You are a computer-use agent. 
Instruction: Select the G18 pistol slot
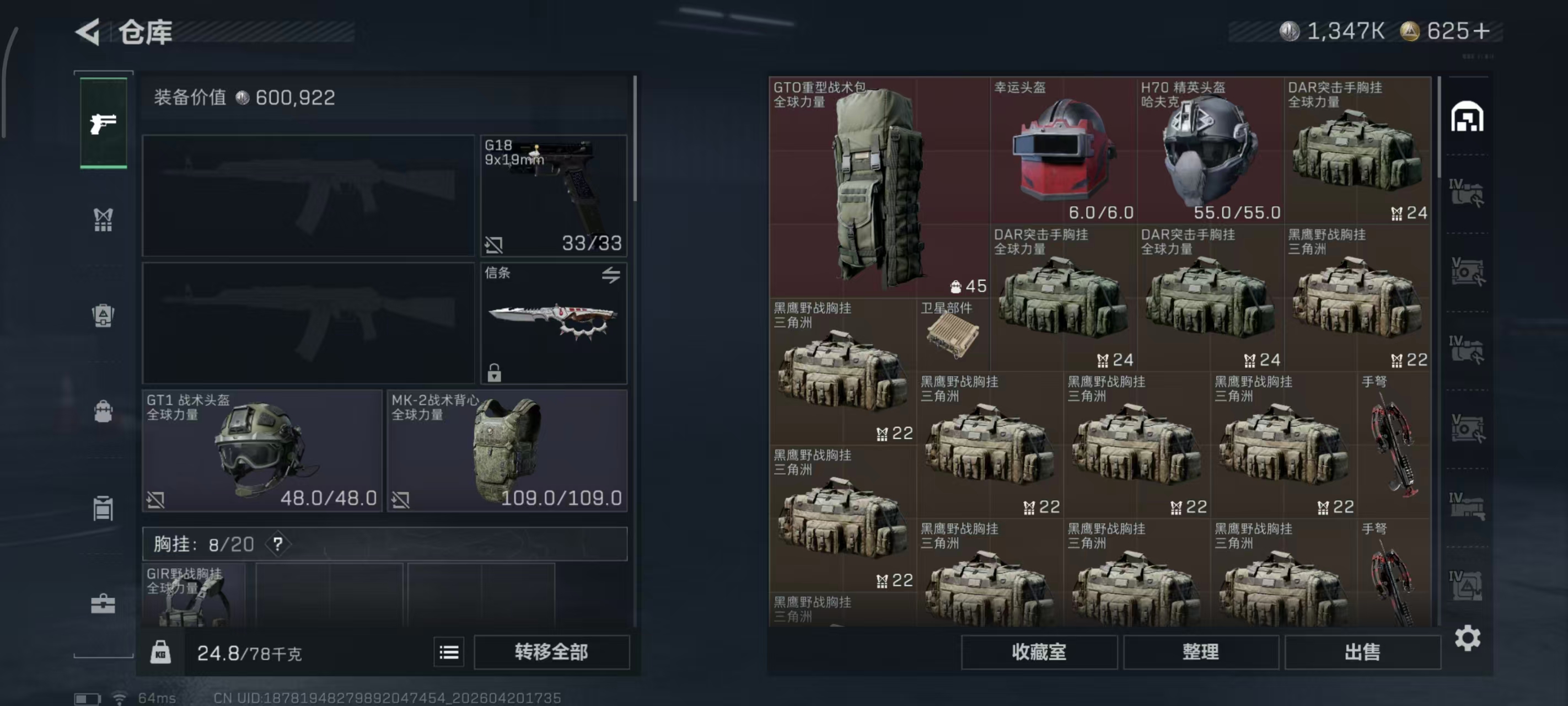pyautogui.click(x=554, y=195)
